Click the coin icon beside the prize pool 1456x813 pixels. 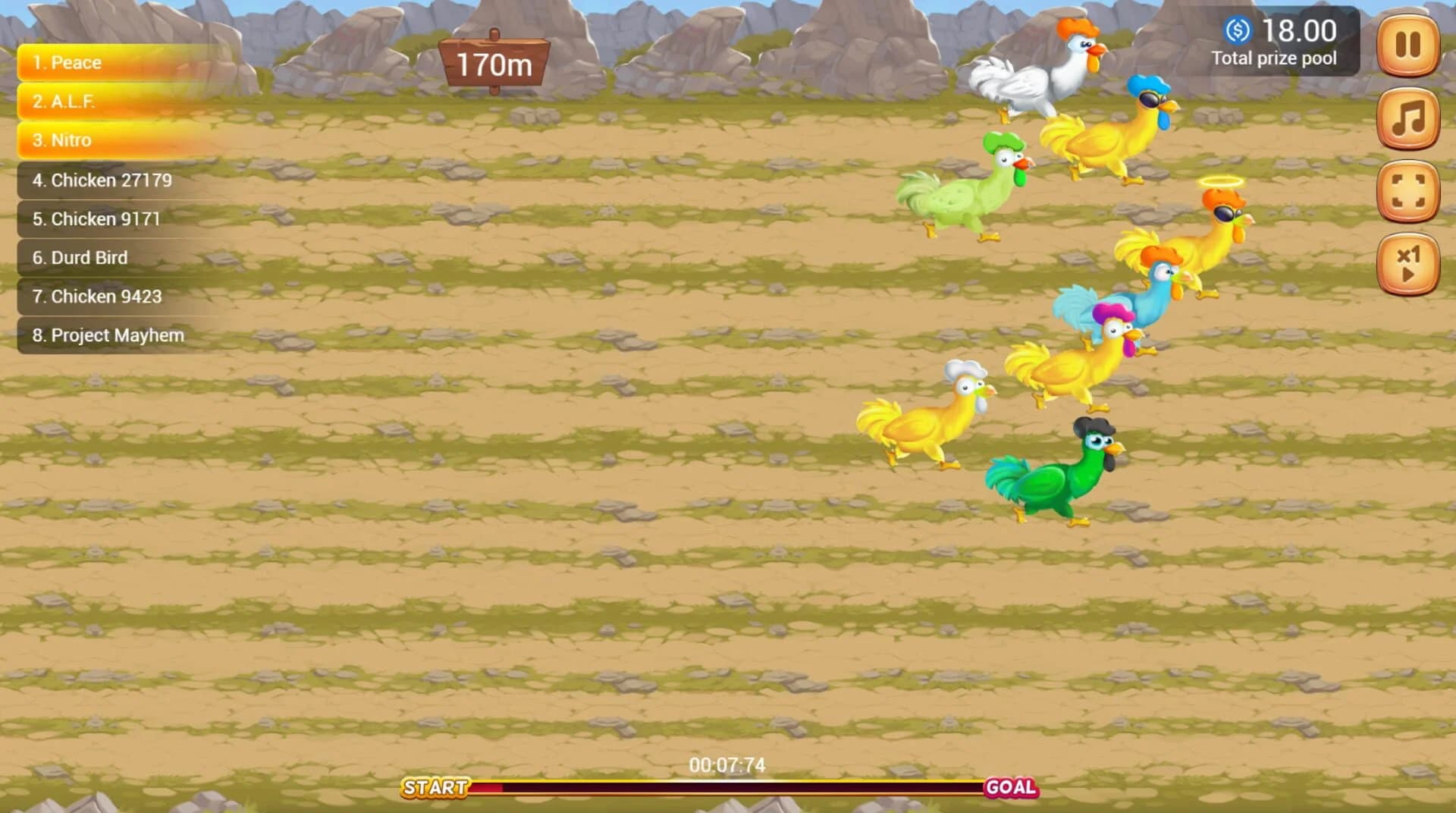[x=1238, y=30]
